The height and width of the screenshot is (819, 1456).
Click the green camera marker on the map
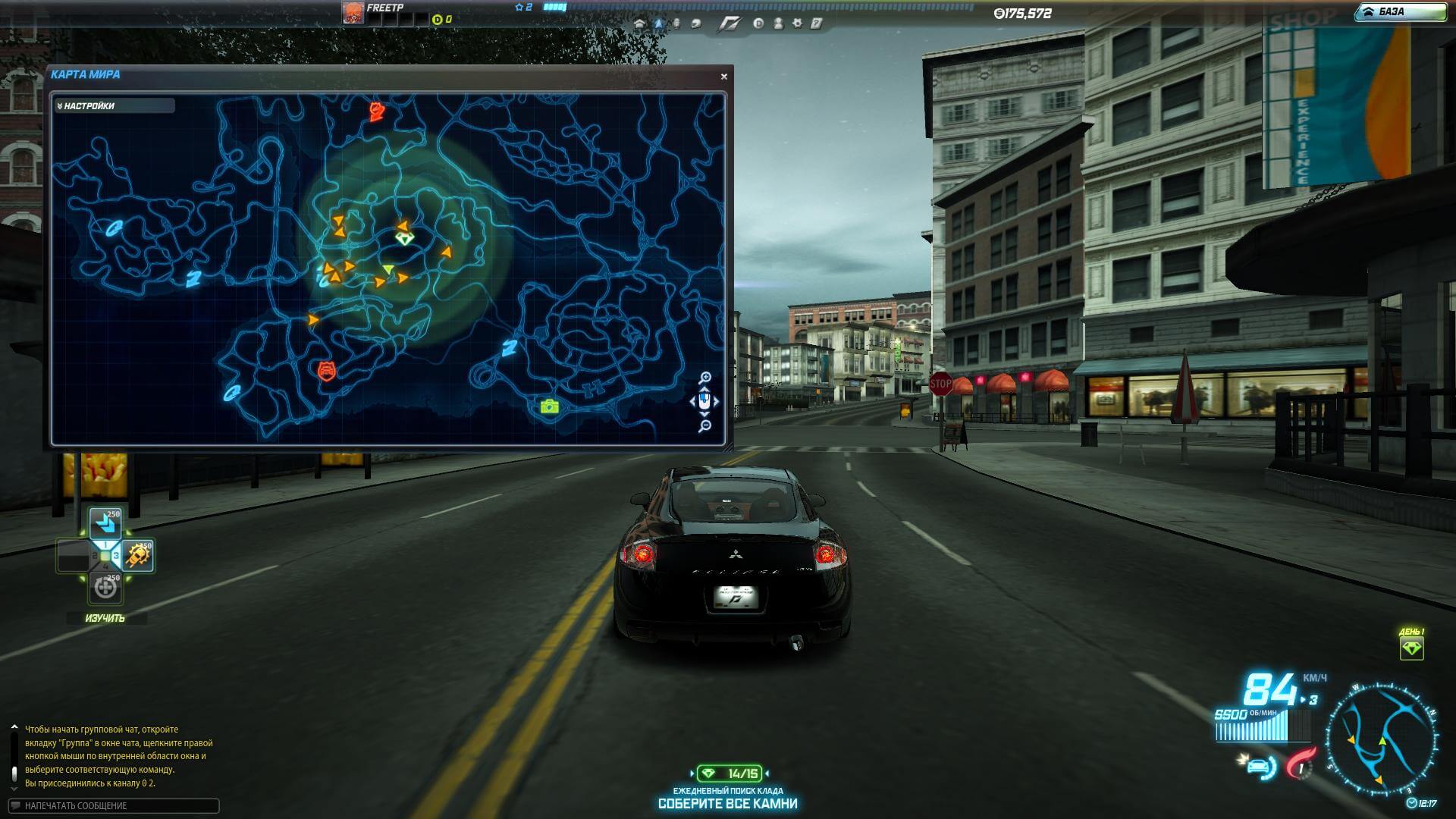(x=550, y=406)
